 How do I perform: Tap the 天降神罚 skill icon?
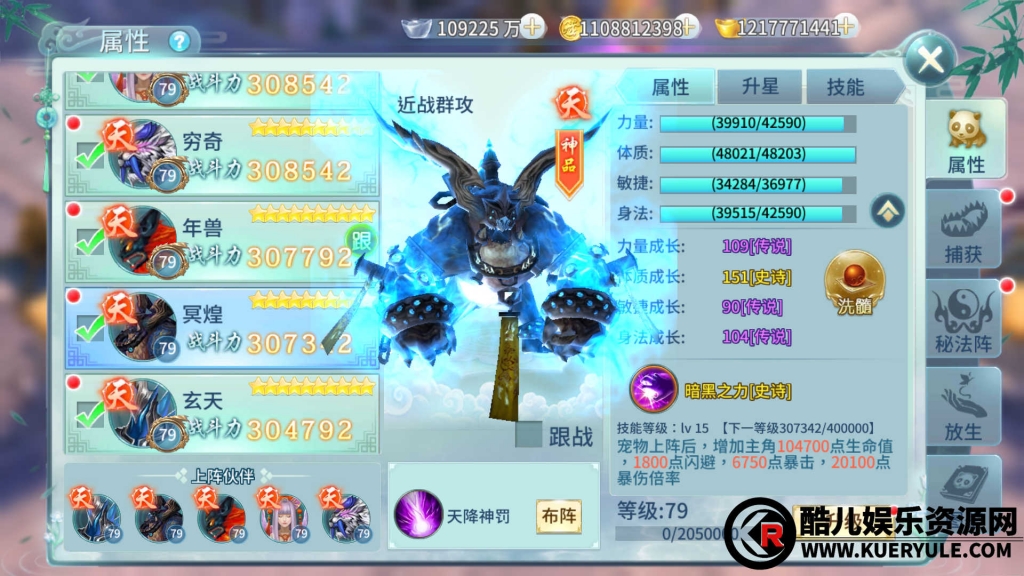(418, 516)
